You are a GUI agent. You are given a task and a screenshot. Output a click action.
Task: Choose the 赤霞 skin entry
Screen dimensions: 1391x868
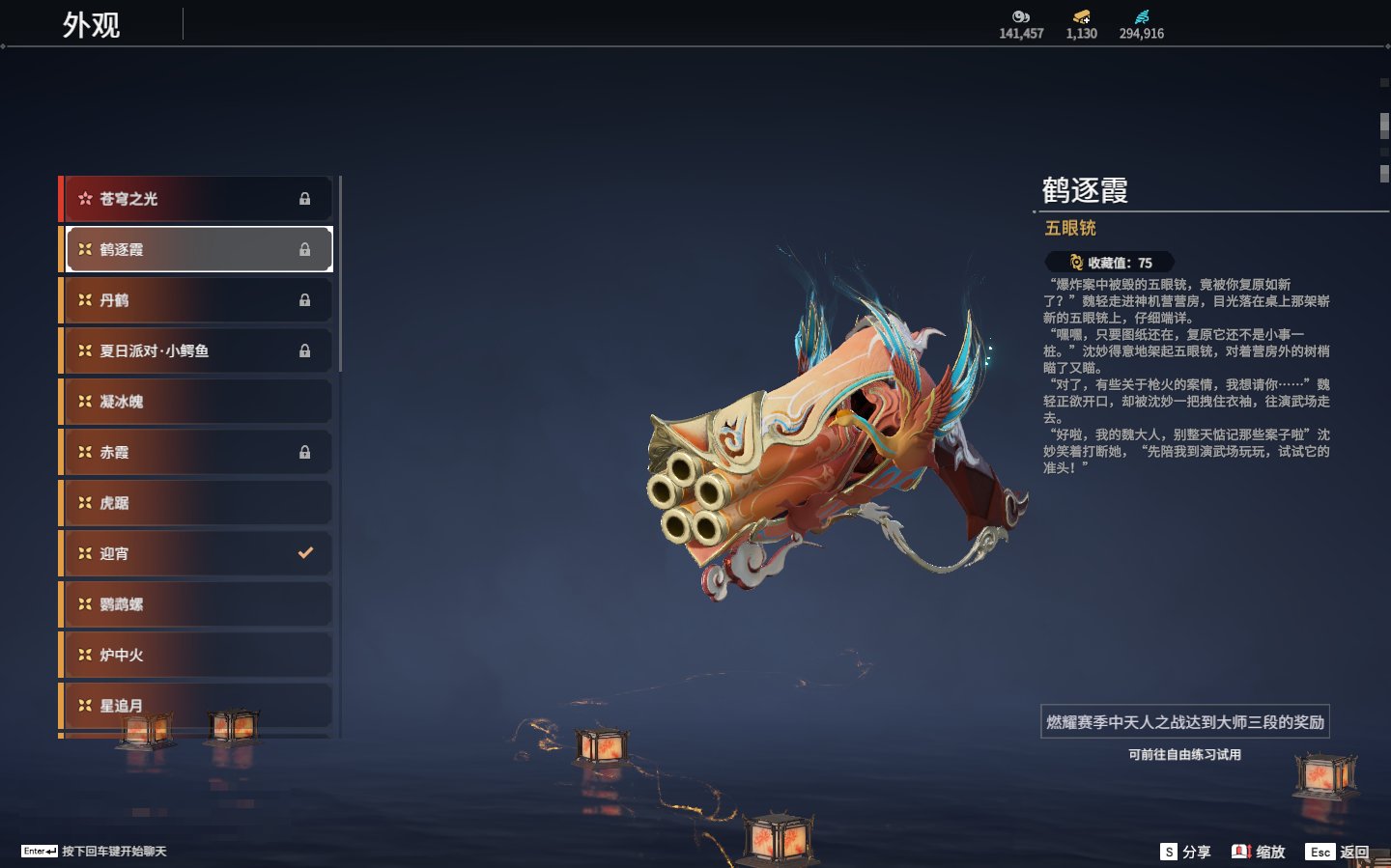coord(198,452)
